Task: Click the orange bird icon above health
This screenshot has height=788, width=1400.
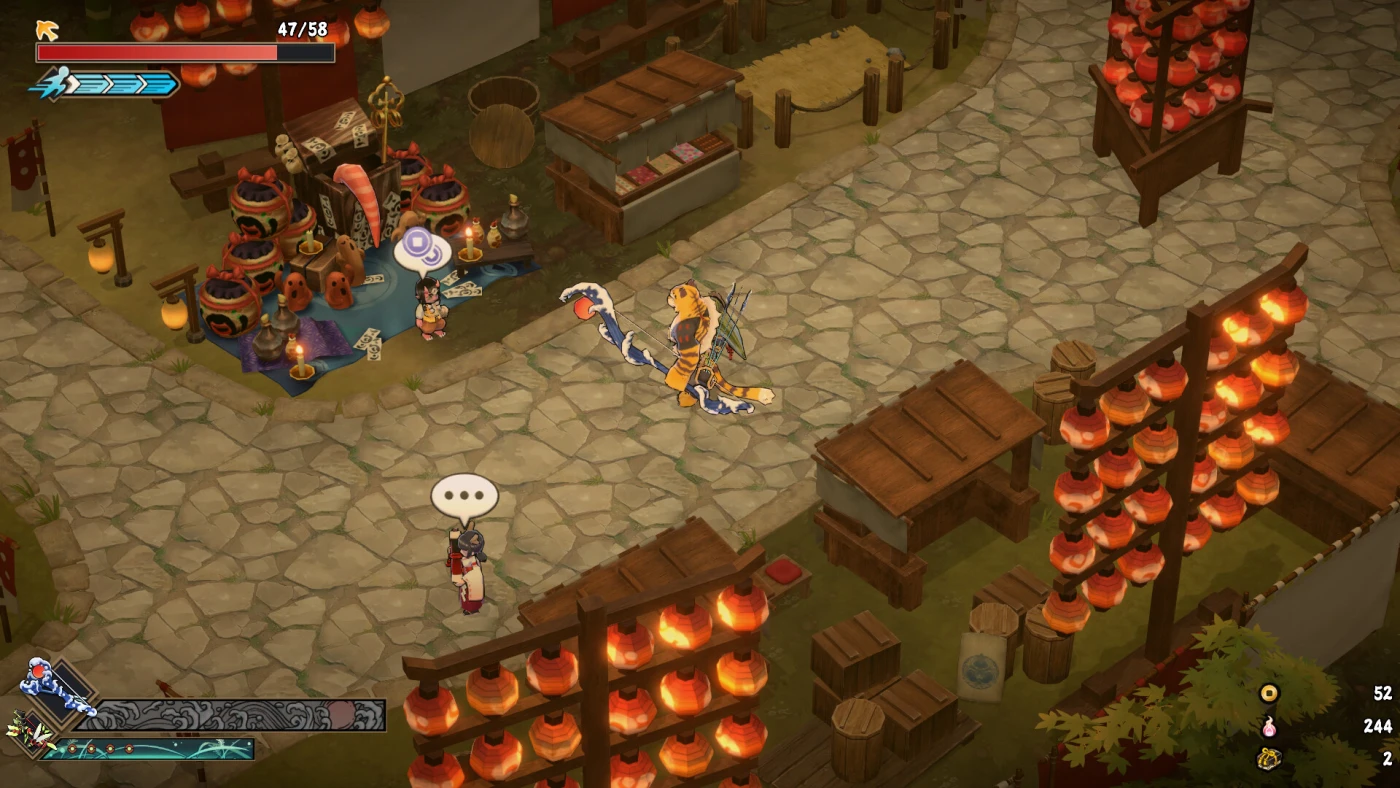Action: point(47,30)
